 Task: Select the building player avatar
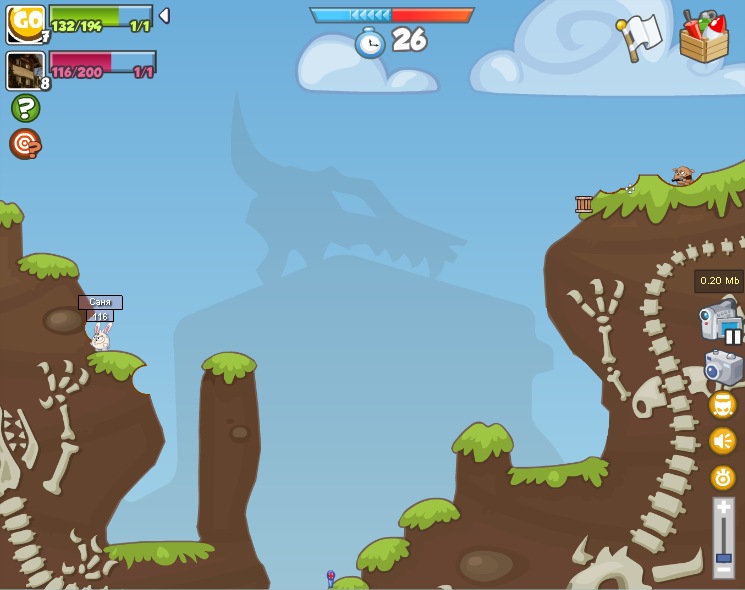25,70
